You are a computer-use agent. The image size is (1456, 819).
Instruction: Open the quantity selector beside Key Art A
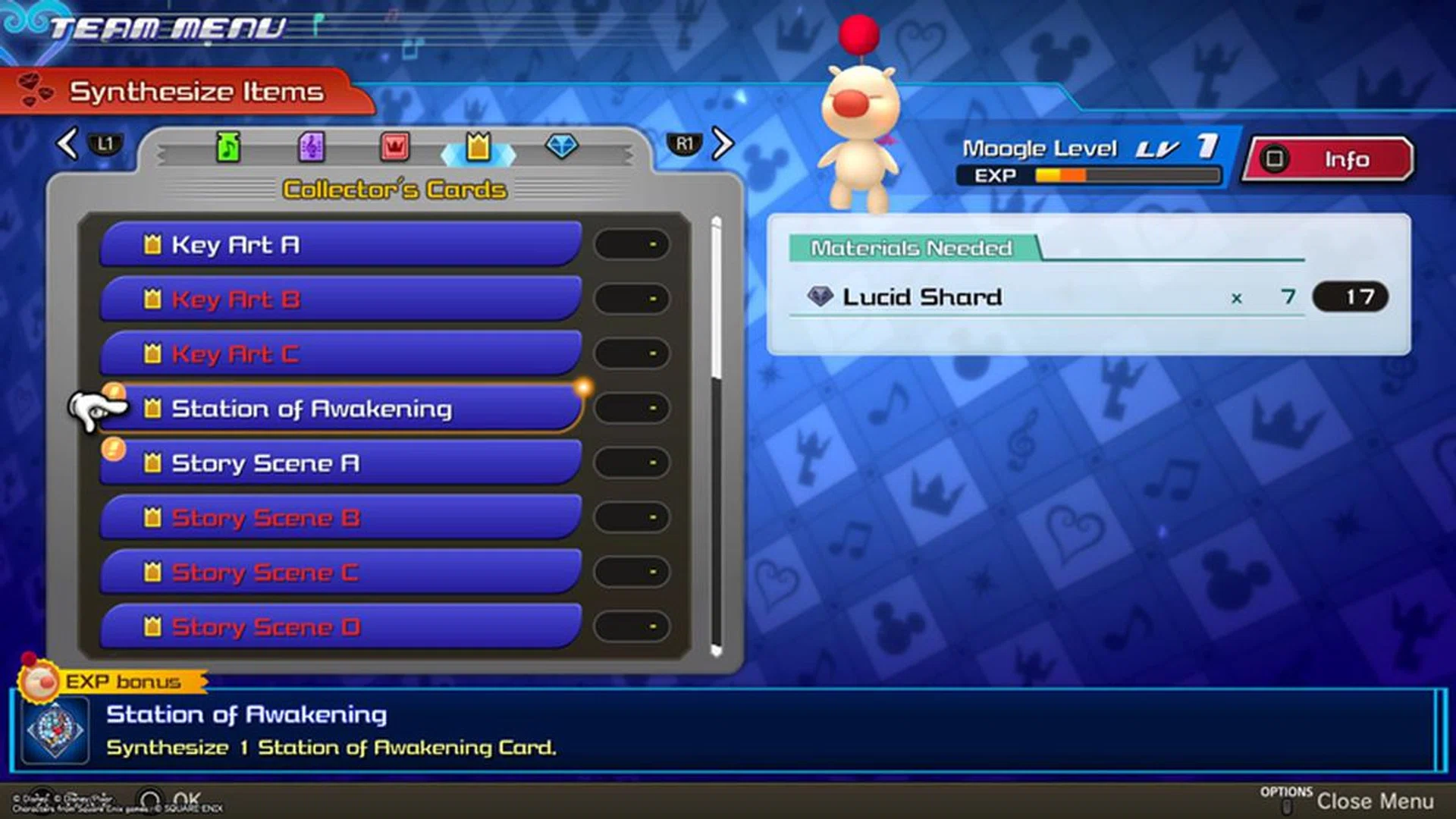coord(632,244)
